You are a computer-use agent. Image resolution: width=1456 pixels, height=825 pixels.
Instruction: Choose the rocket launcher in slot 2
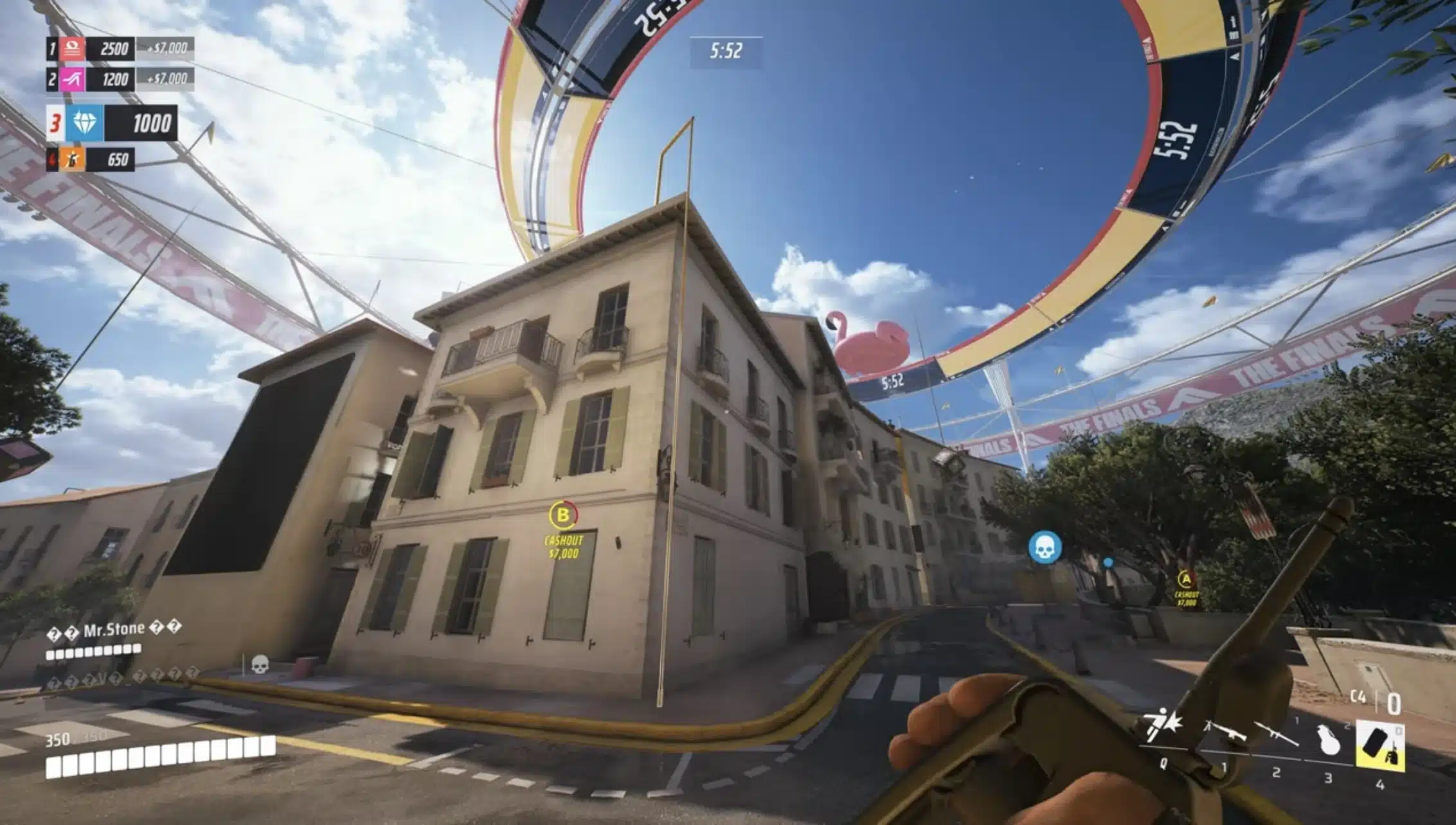[1275, 736]
